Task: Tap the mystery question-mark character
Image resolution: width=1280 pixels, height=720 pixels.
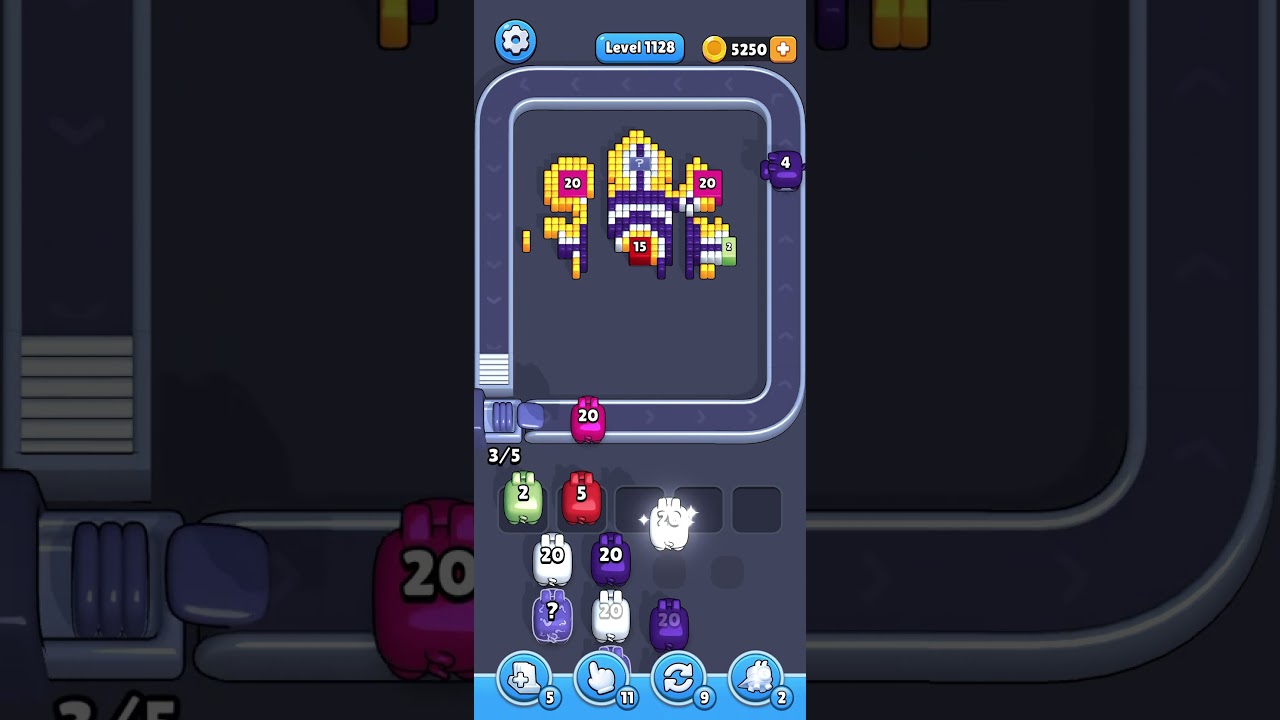Action: tap(551, 615)
